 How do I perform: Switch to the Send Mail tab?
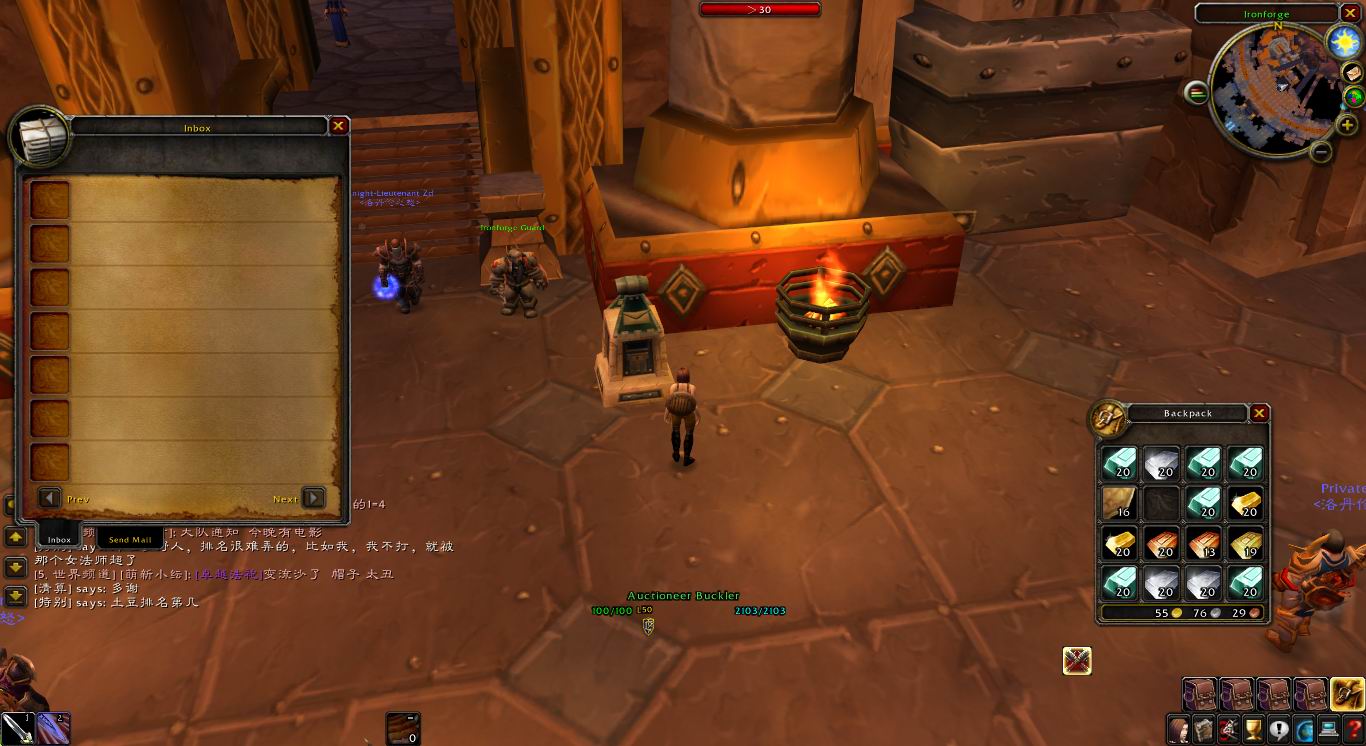(x=129, y=539)
